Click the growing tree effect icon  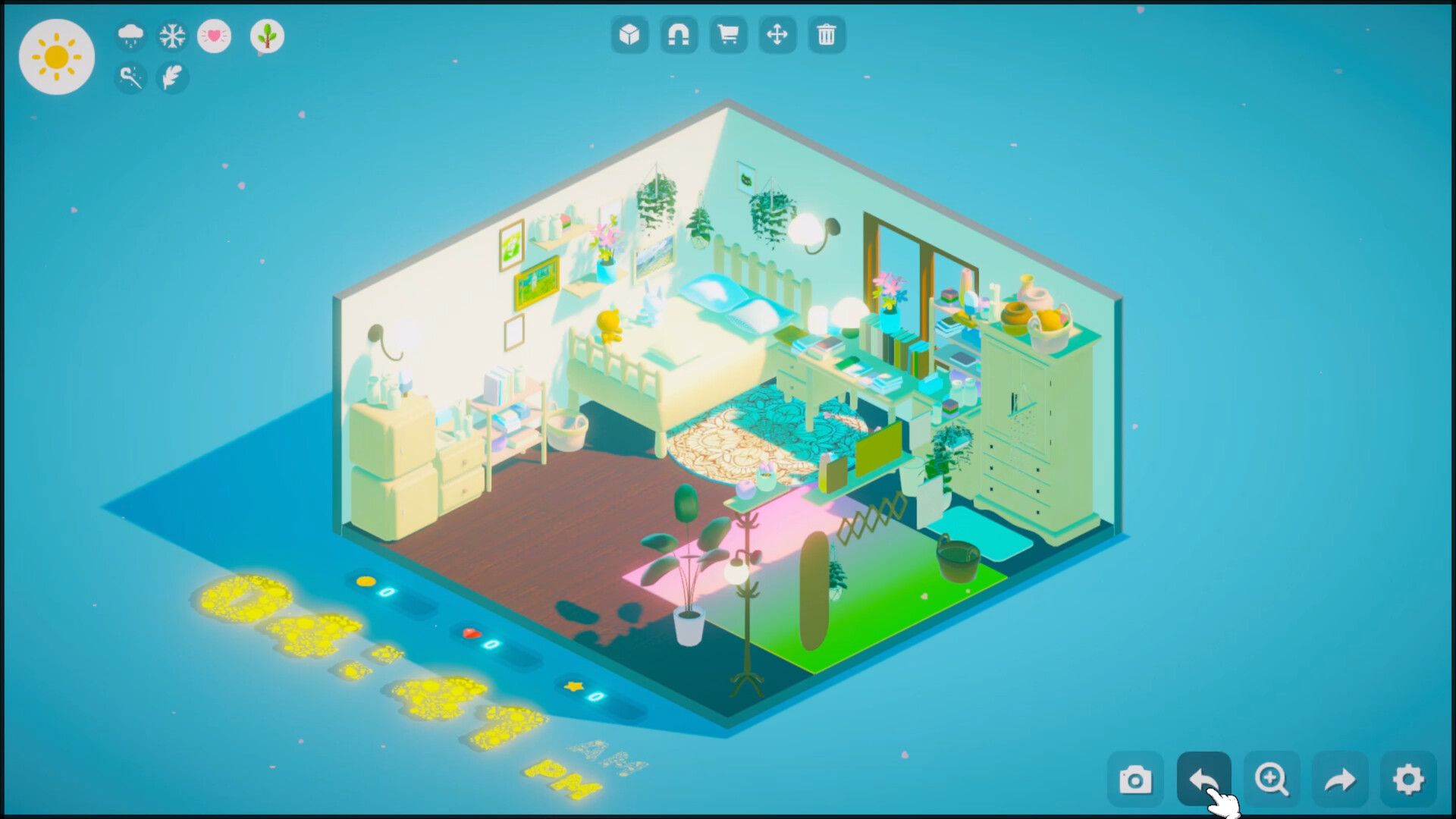(x=267, y=37)
